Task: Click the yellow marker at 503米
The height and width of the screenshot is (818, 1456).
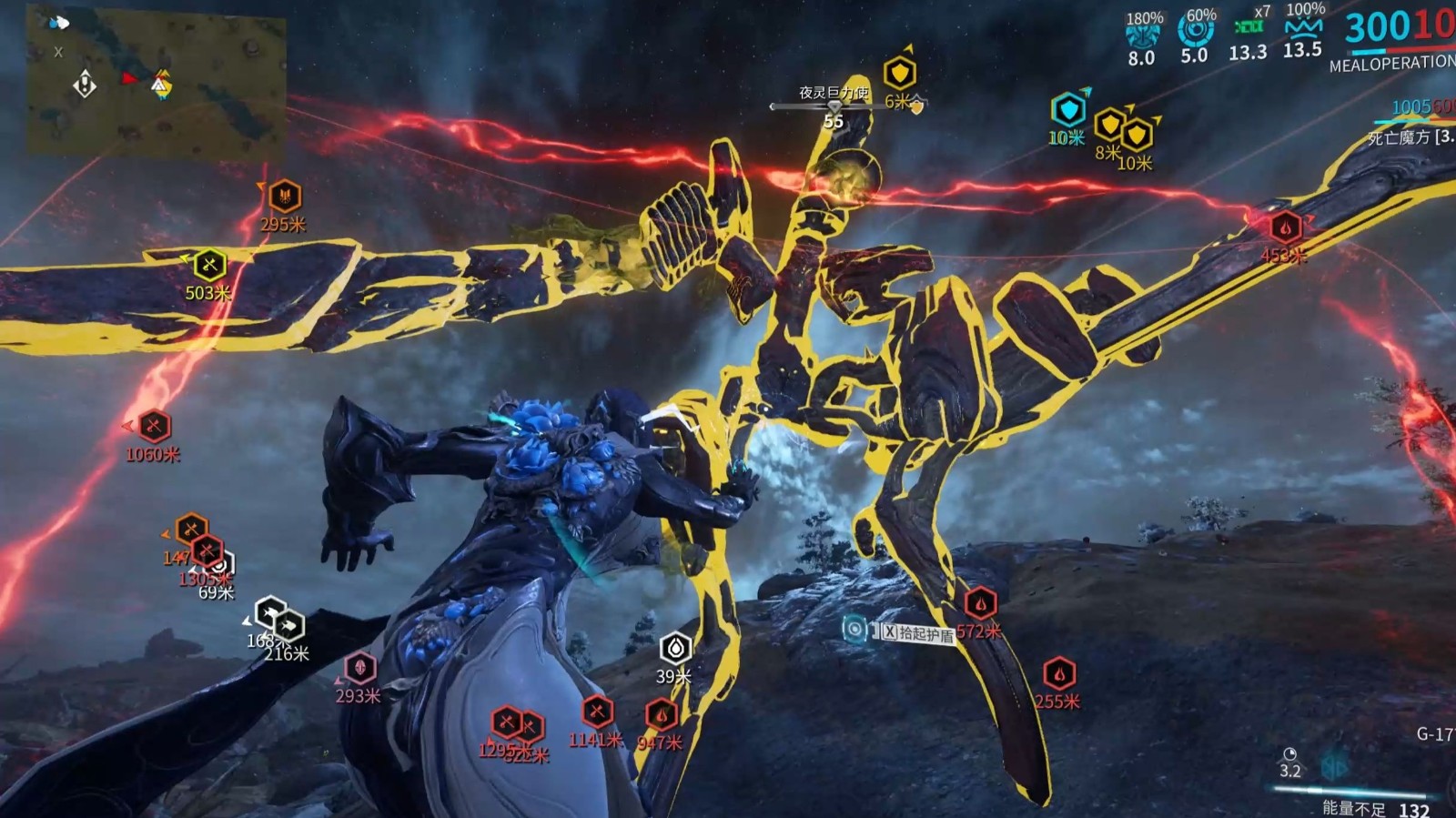Action: tap(209, 265)
